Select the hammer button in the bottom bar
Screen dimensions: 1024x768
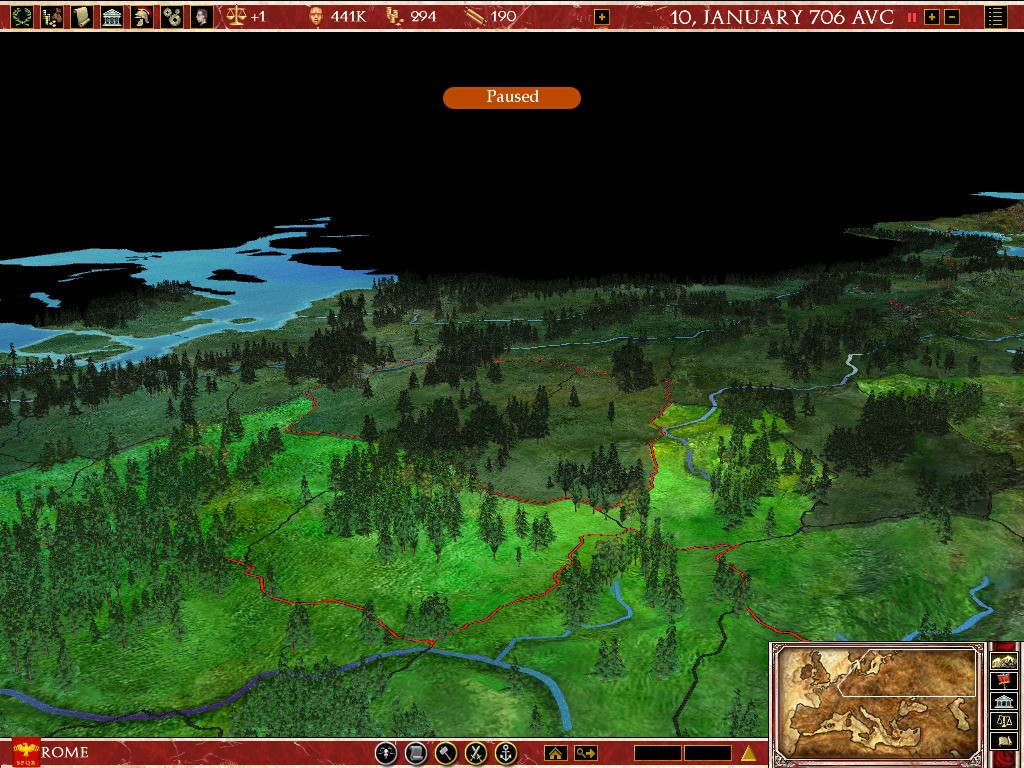(x=447, y=753)
